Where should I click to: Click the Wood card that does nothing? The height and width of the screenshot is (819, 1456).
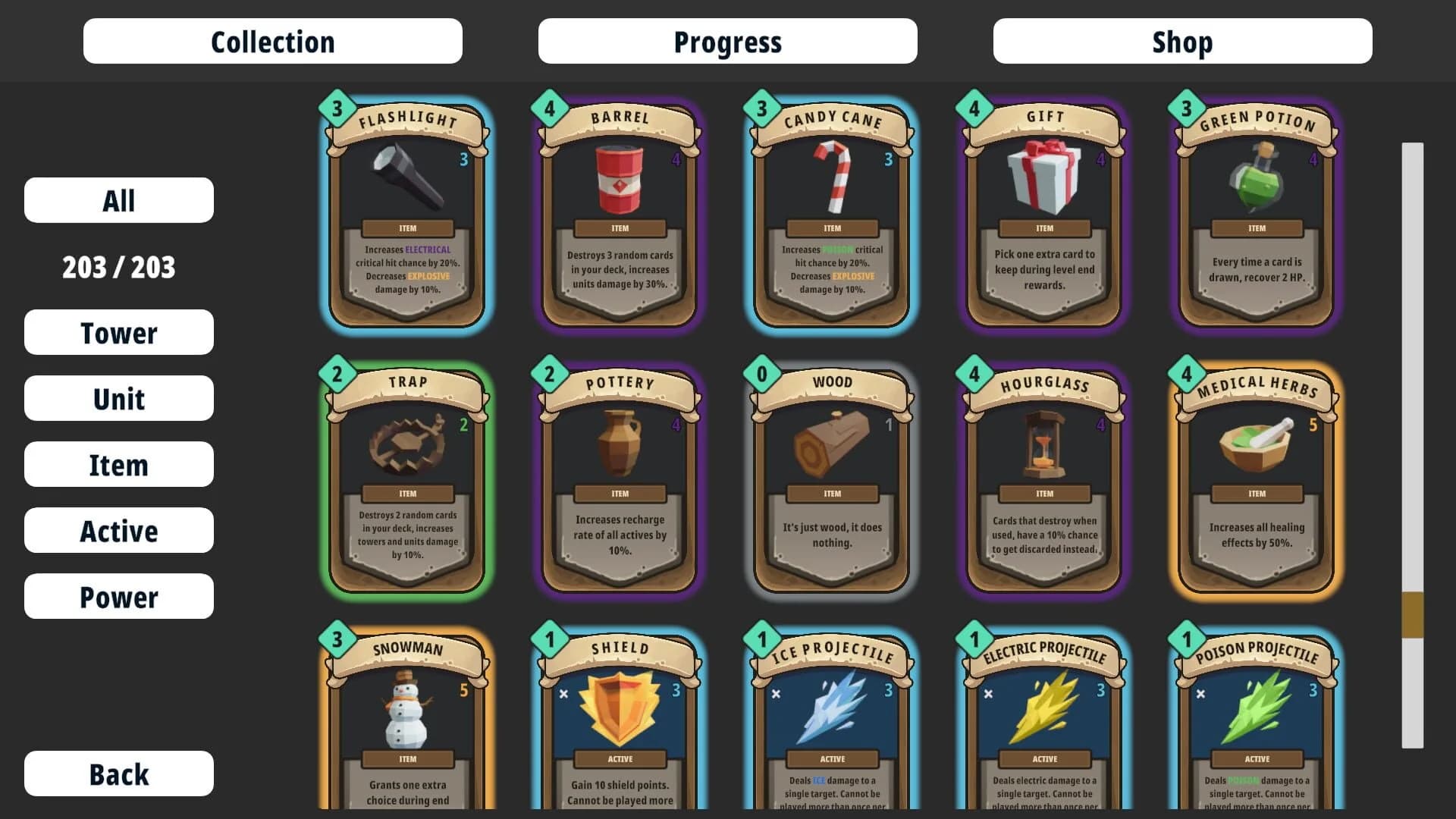click(x=831, y=478)
